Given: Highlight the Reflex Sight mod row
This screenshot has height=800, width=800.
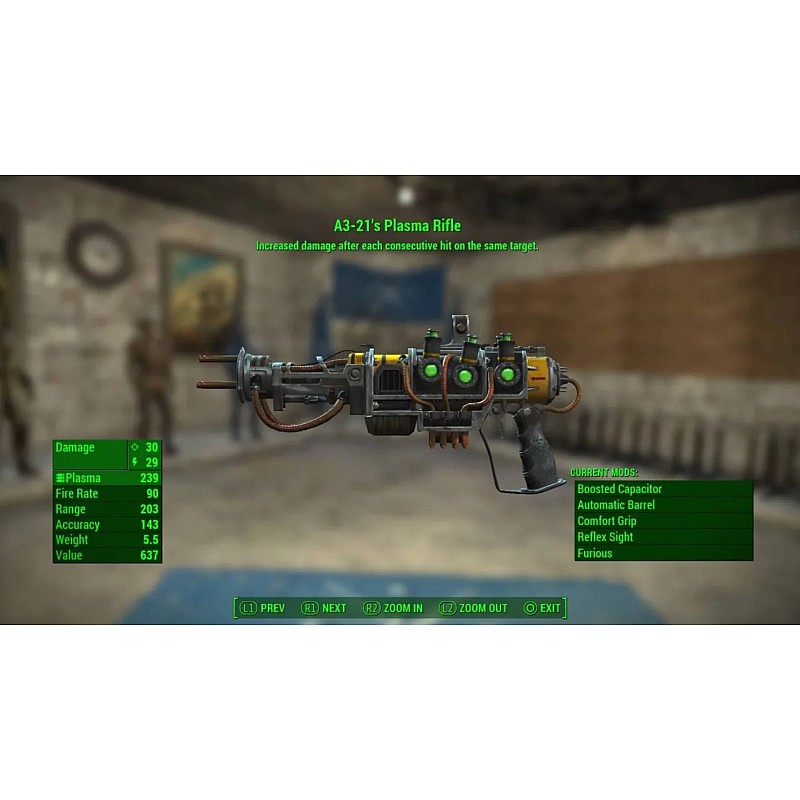Looking at the screenshot, I should pyautogui.click(x=662, y=537).
